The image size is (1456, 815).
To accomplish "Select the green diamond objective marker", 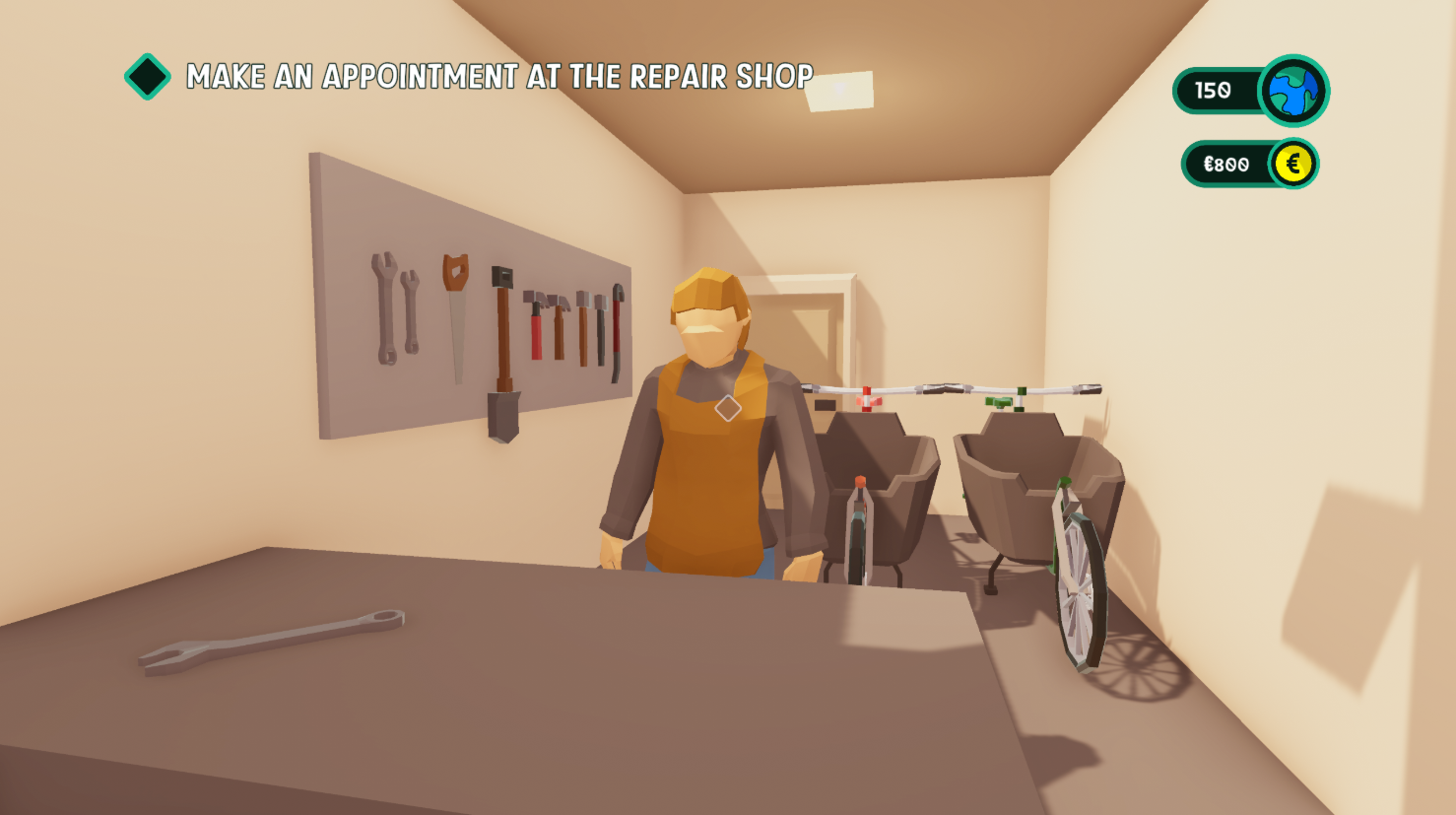I will pos(148,77).
